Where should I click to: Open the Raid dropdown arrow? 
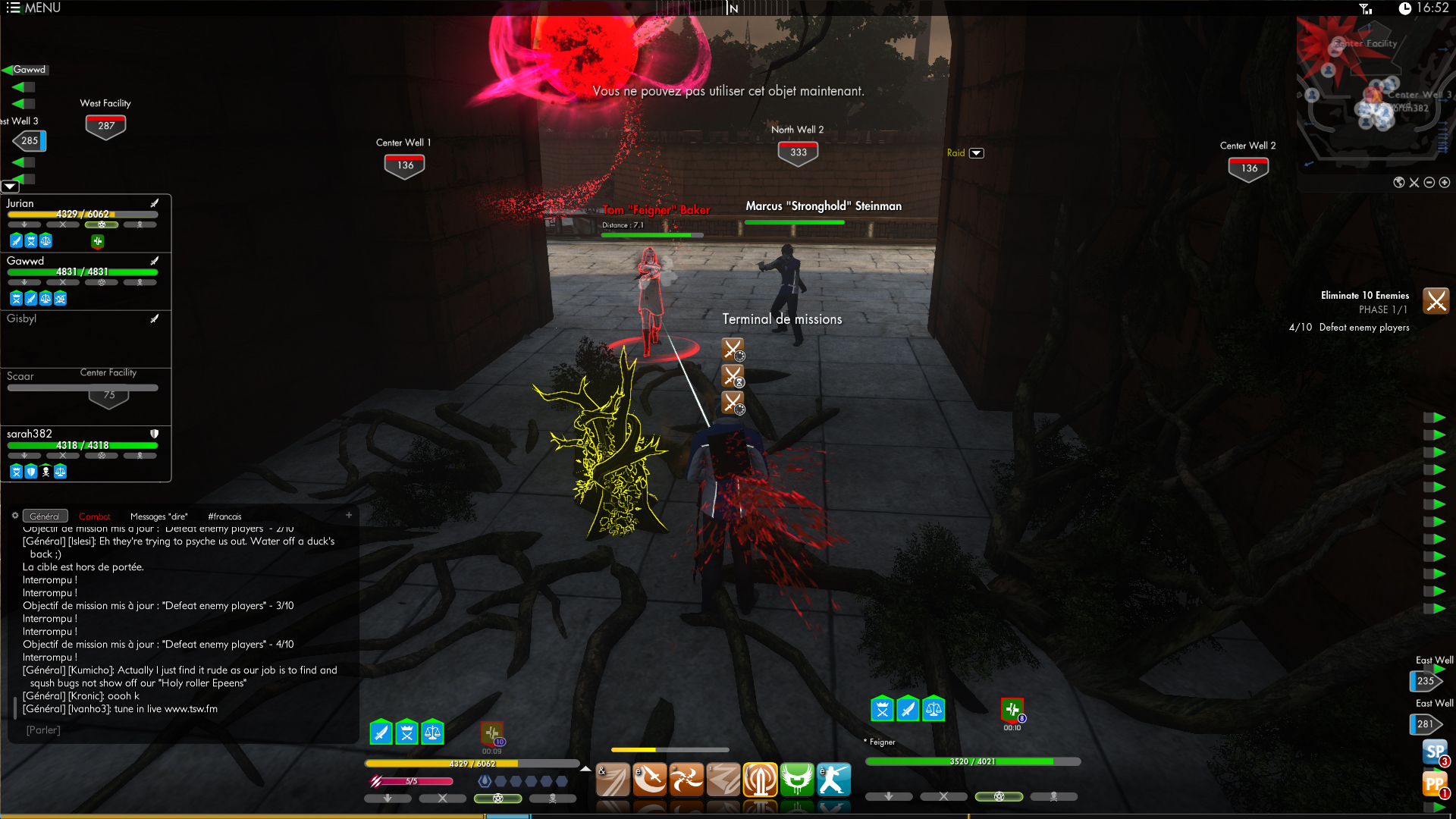coord(977,153)
